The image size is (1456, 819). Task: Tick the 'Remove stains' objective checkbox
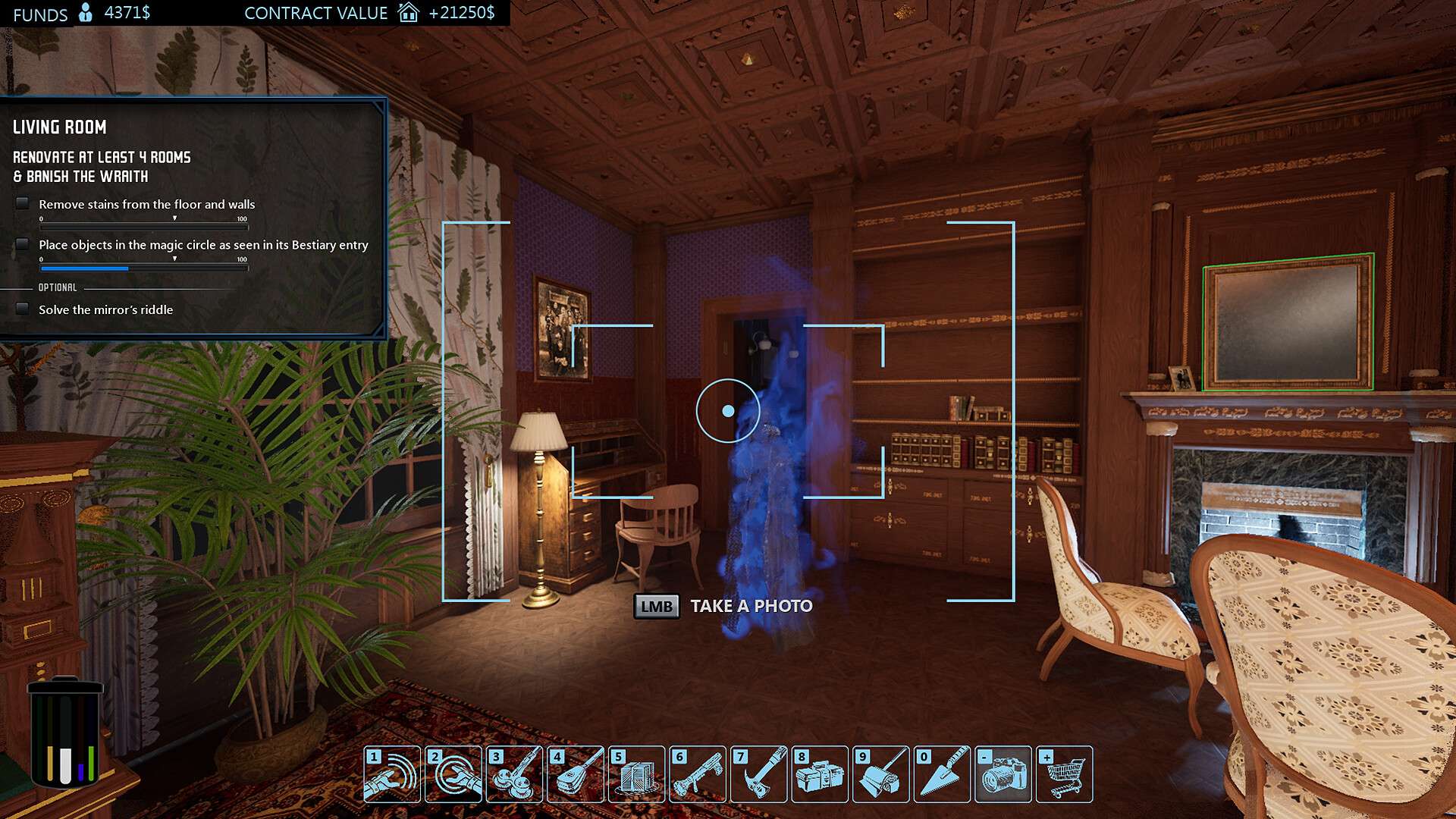point(23,203)
